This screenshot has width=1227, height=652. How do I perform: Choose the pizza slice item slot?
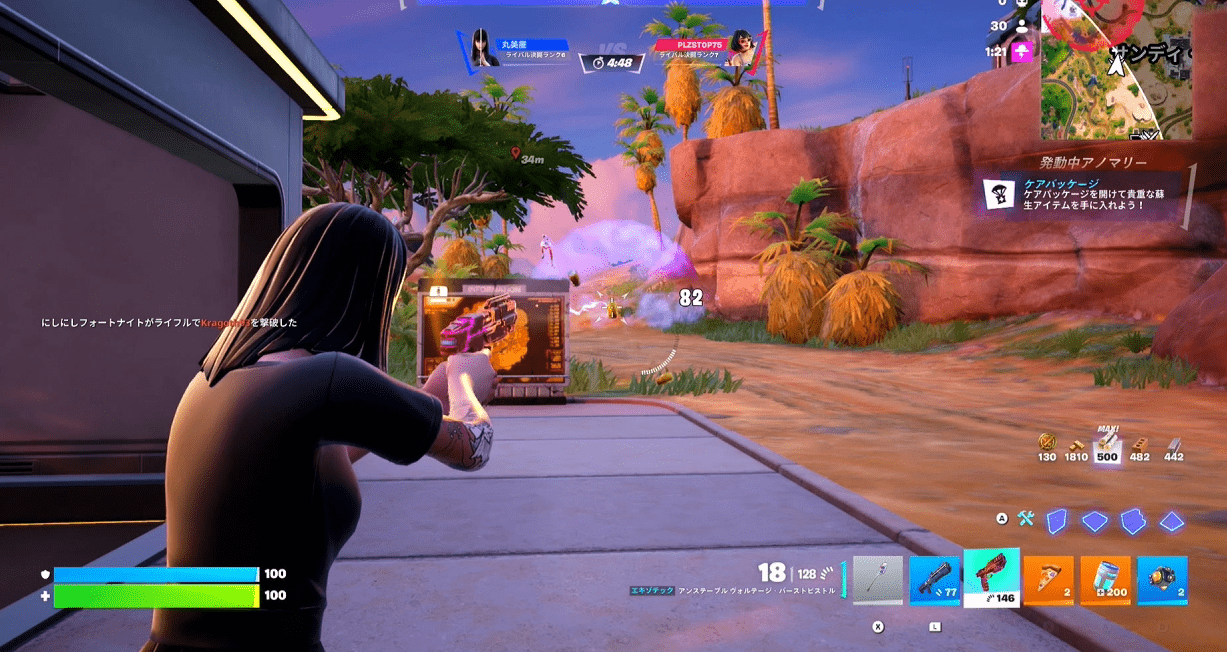1048,581
